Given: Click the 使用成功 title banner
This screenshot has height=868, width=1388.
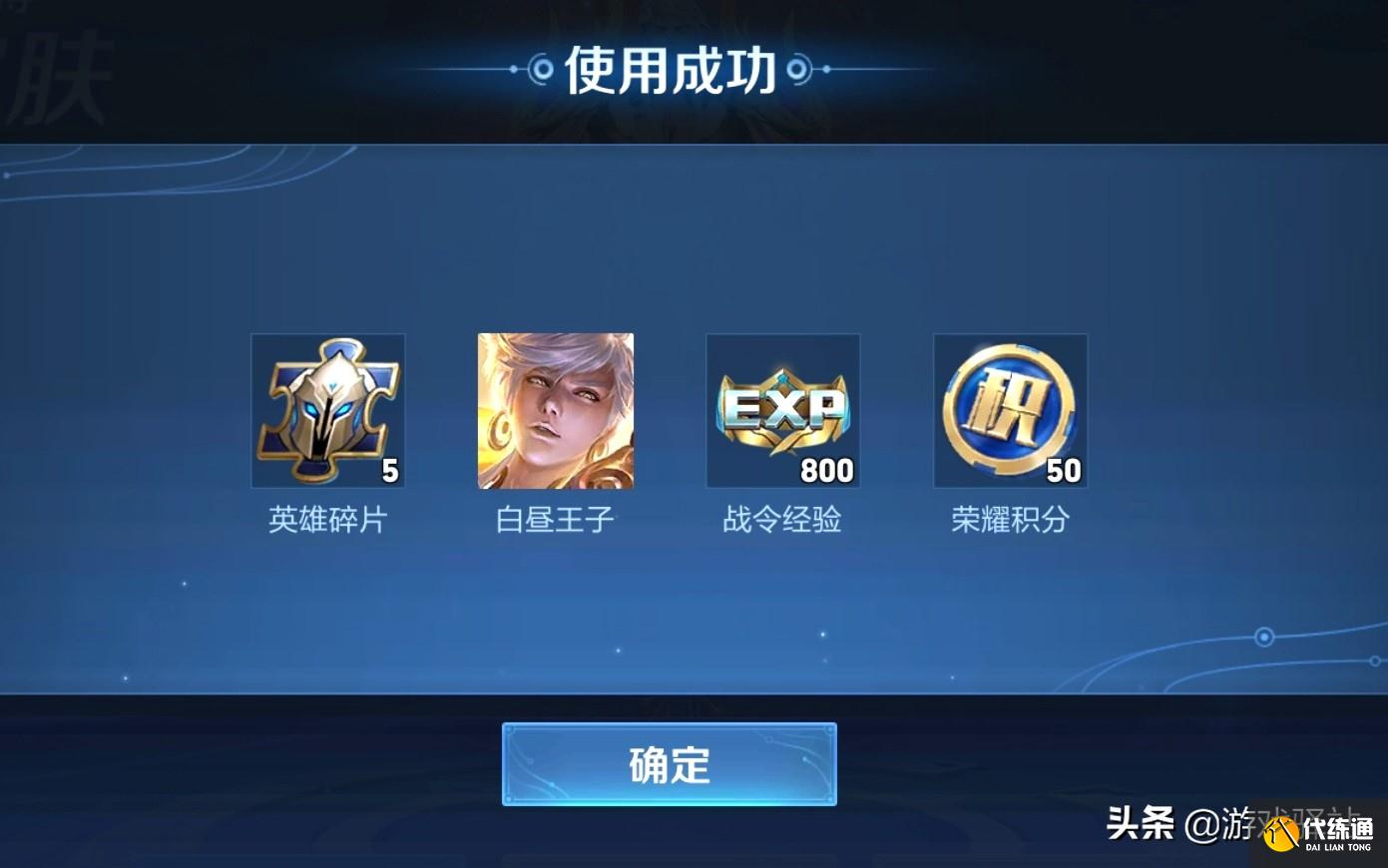Looking at the screenshot, I should [x=667, y=68].
